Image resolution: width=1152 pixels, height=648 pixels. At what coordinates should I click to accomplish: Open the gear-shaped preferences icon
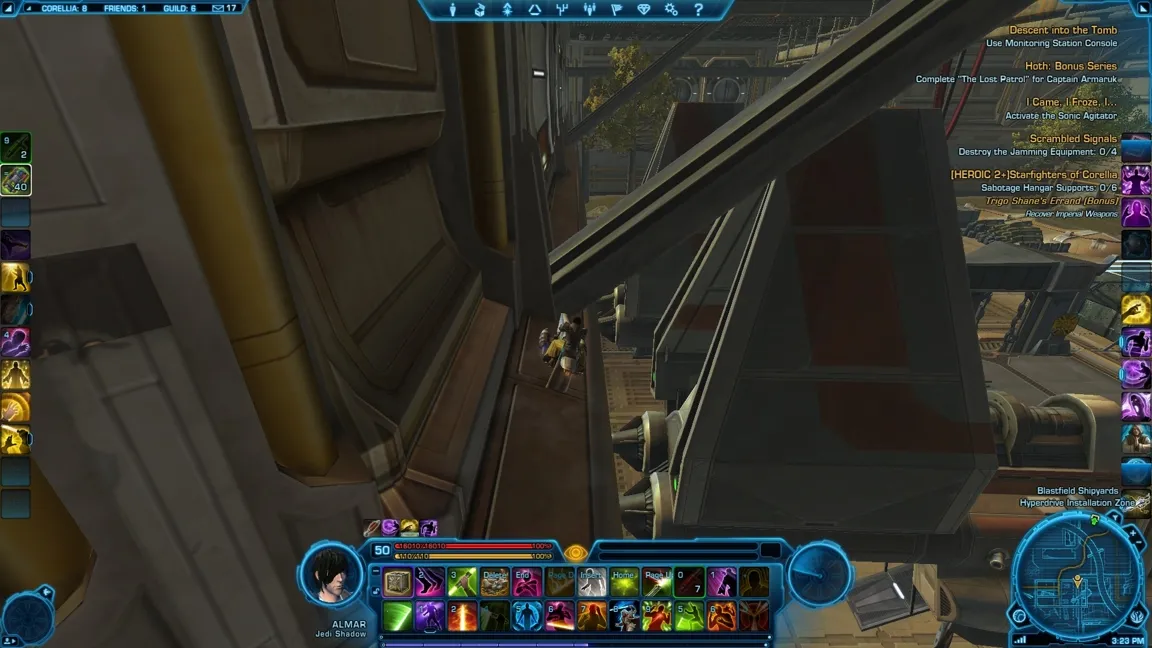point(671,10)
